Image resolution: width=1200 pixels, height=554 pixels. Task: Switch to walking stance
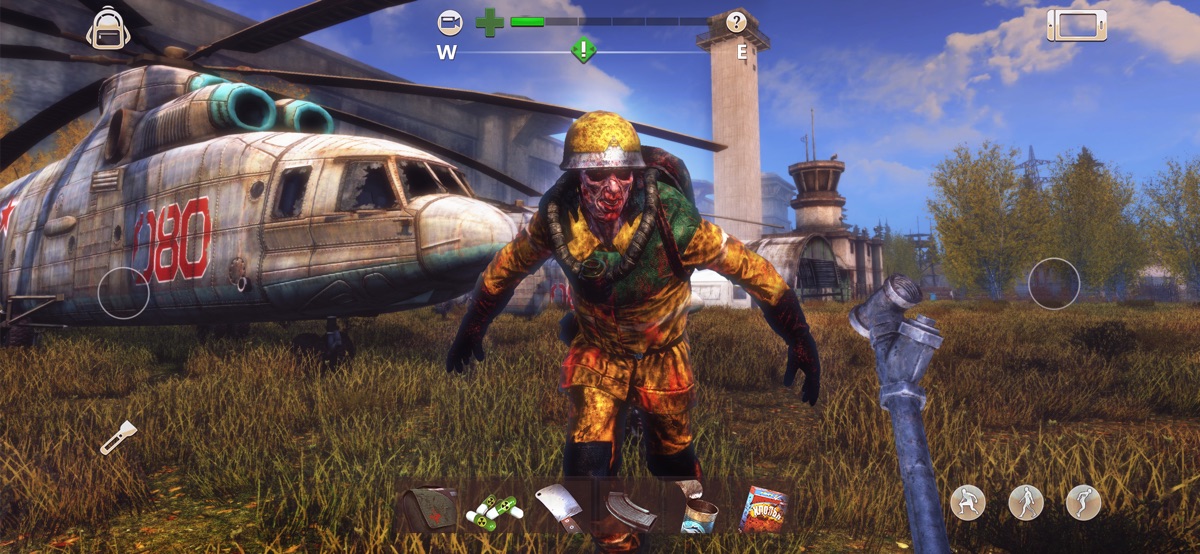[x=1025, y=502]
